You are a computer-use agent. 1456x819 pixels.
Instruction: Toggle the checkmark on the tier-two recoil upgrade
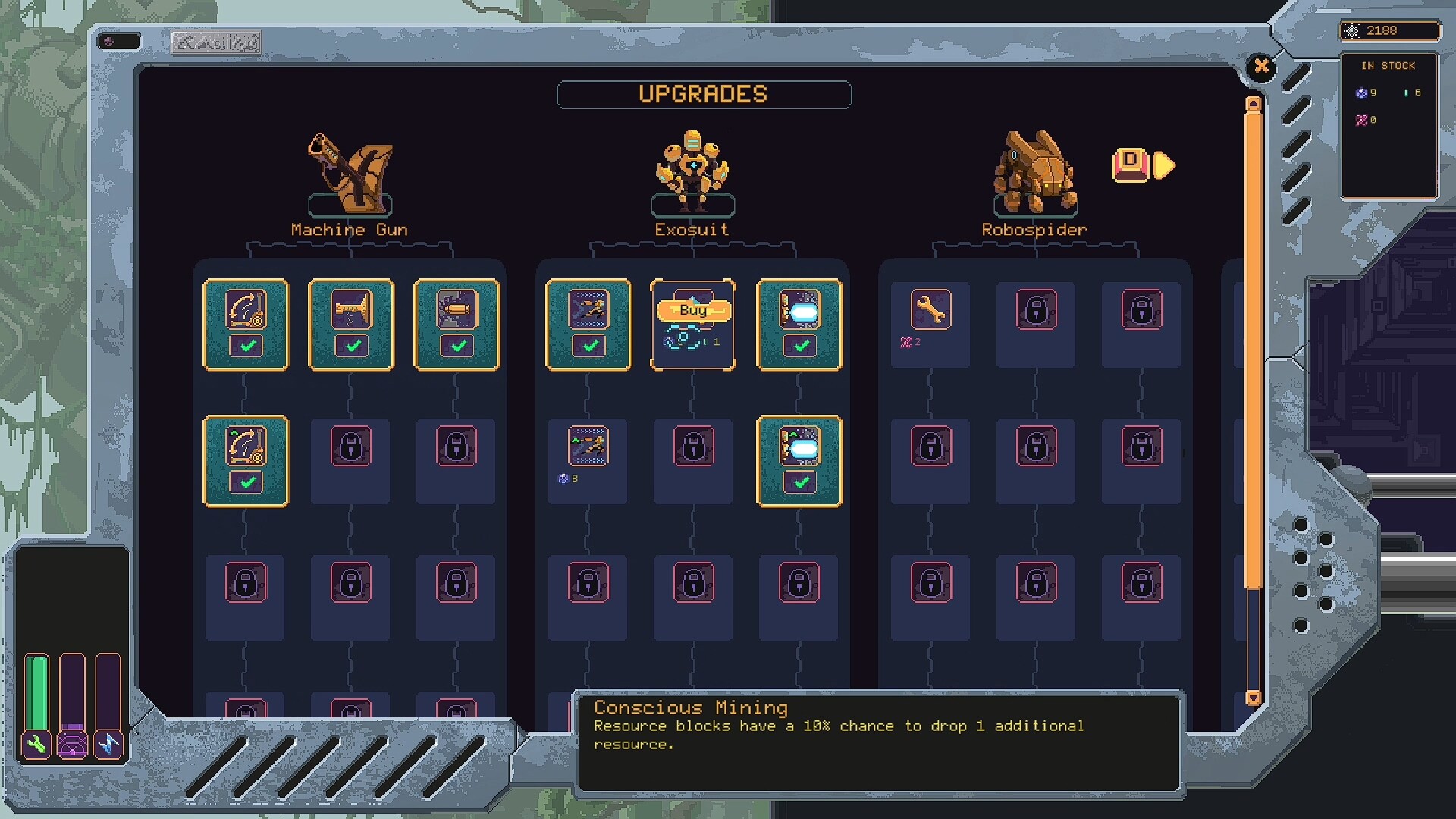(x=246, y=482)
